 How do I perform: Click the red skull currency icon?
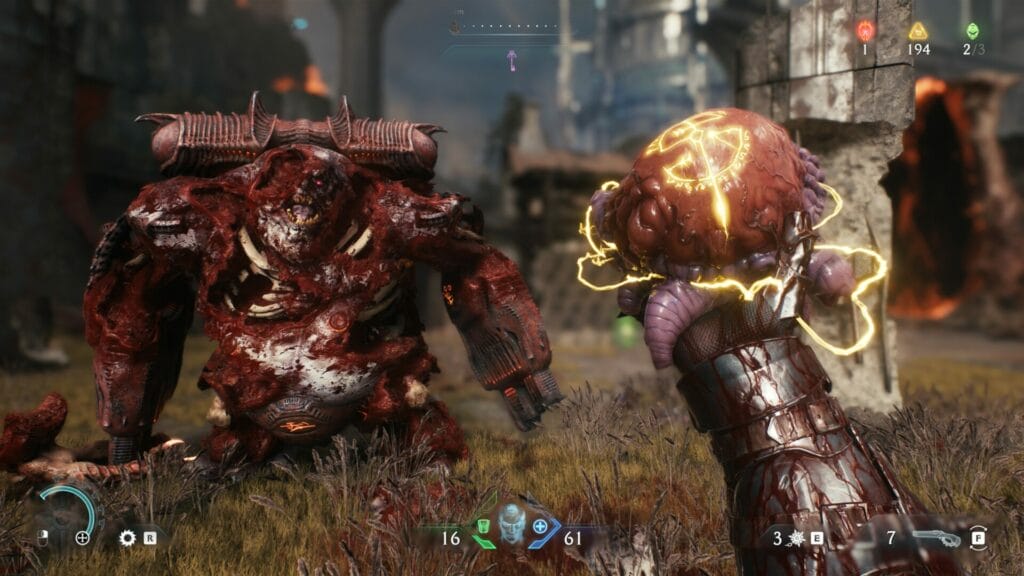coord(865,31)
